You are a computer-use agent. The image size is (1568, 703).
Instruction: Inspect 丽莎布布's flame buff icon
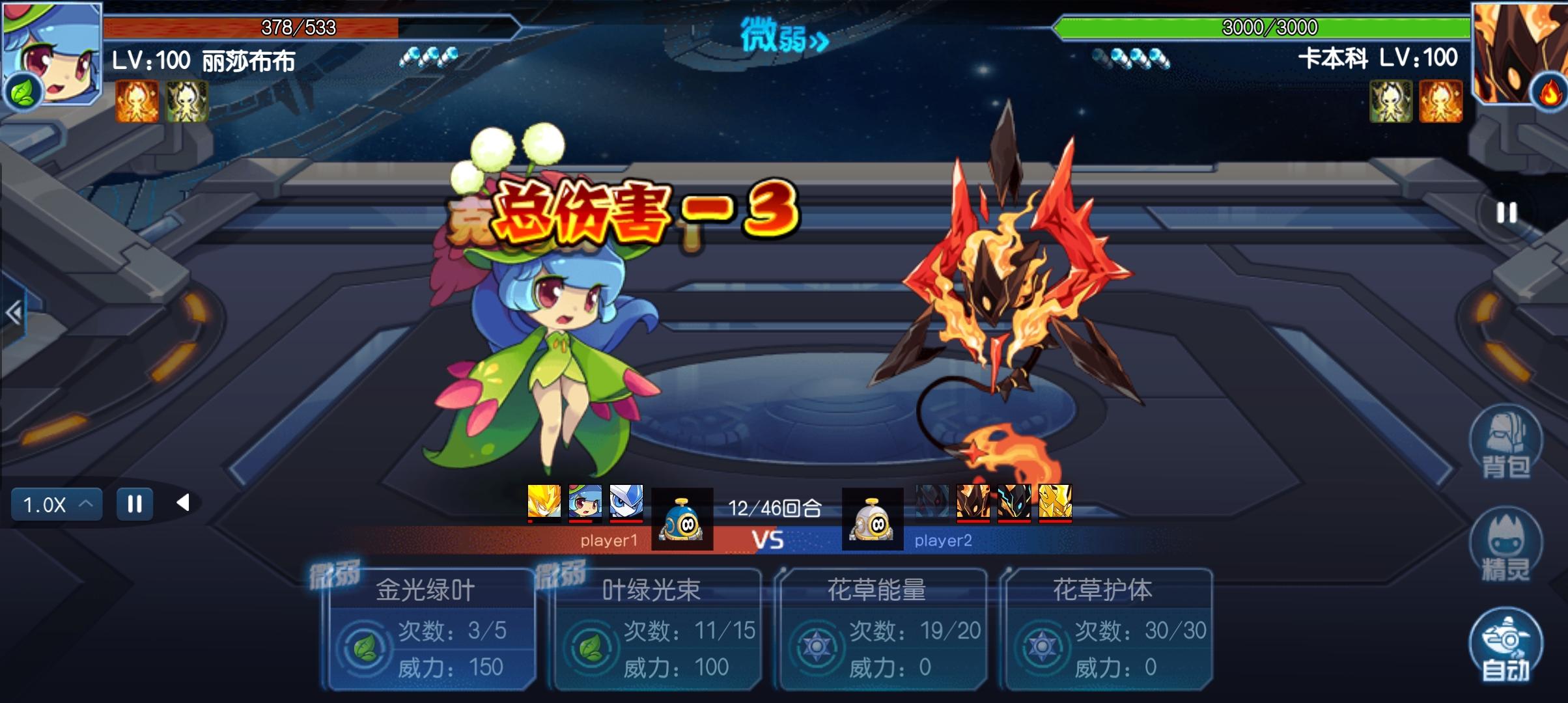[x=137, y=102]
